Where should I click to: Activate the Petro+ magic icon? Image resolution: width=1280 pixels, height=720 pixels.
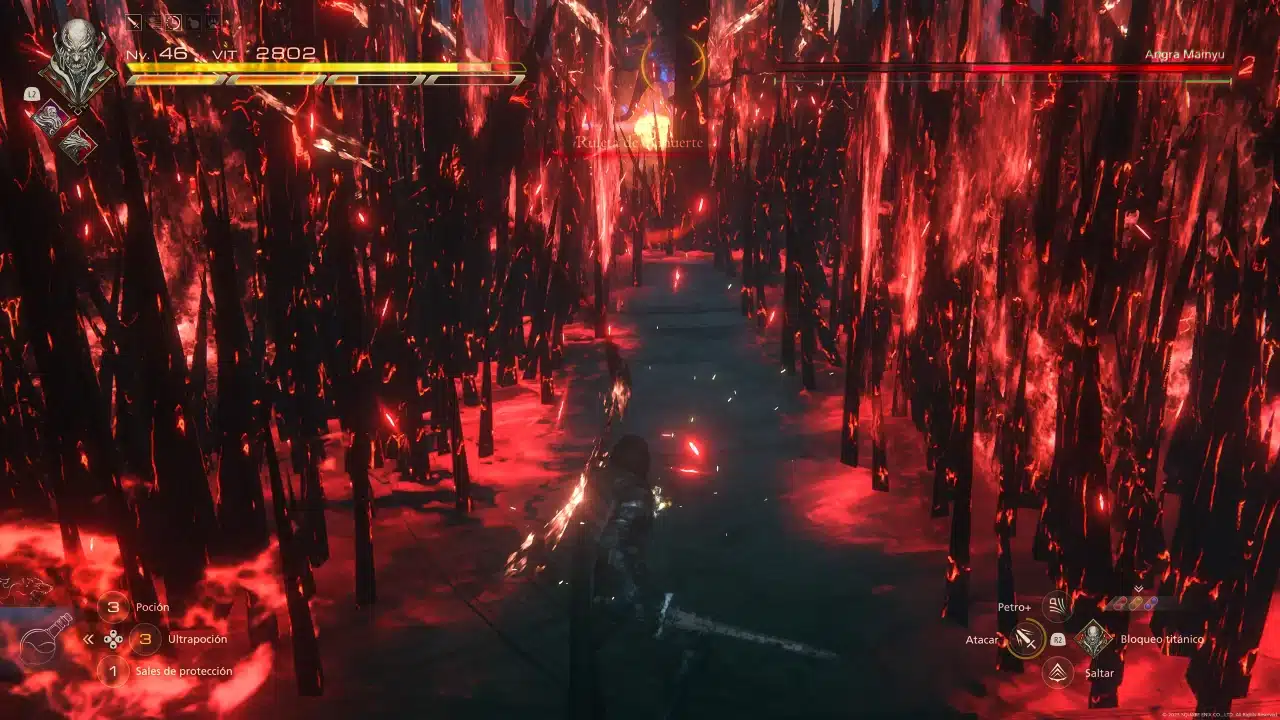(1057, 607)
